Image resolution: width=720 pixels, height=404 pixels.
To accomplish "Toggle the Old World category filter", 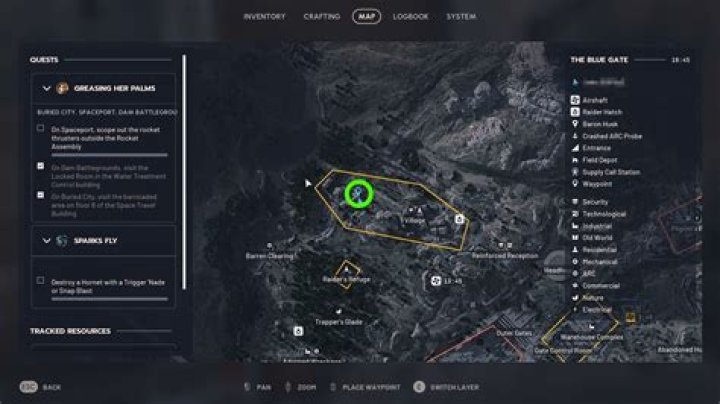I will 598,238.
